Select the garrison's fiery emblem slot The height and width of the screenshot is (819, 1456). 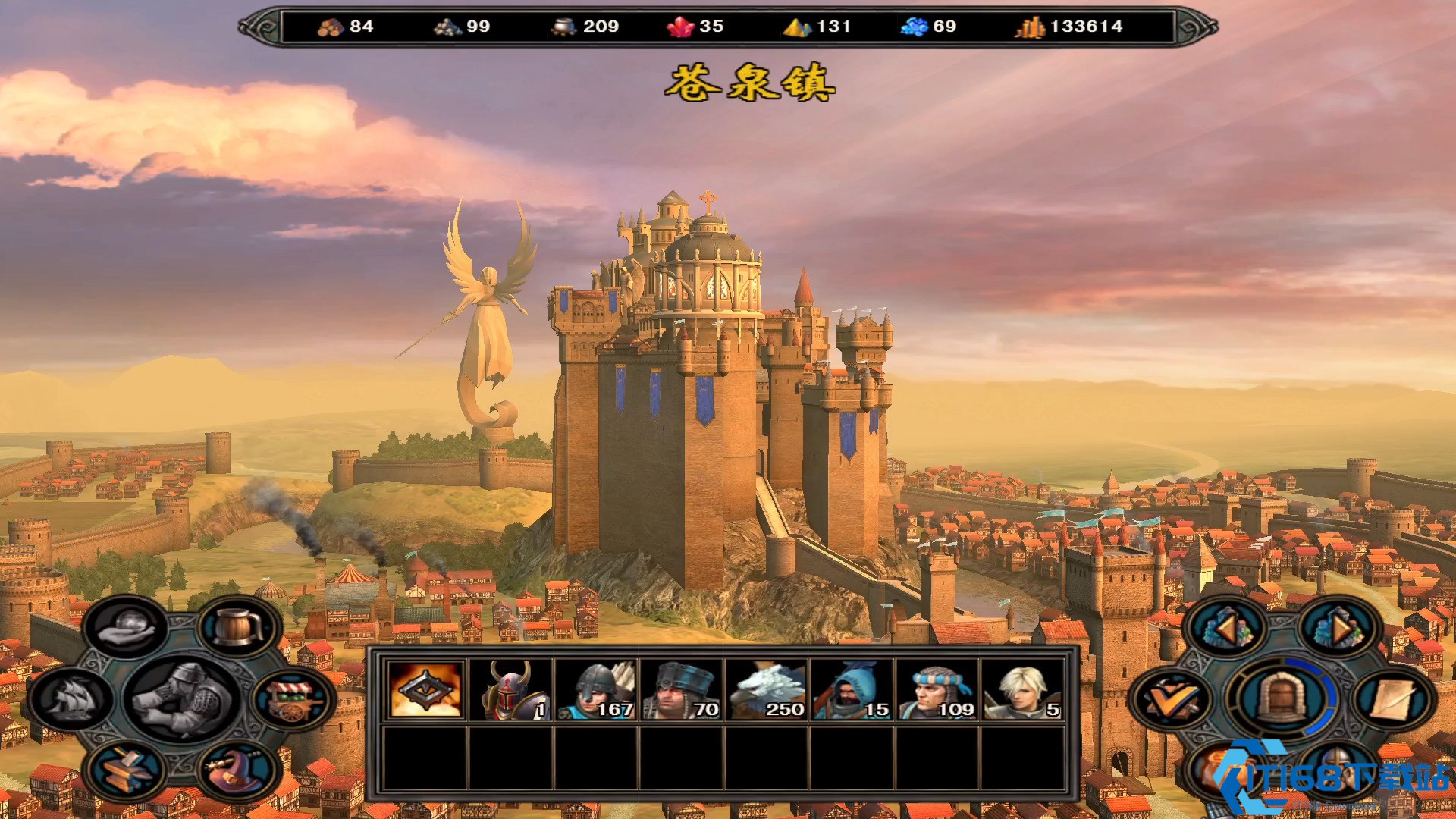[425, 689]
